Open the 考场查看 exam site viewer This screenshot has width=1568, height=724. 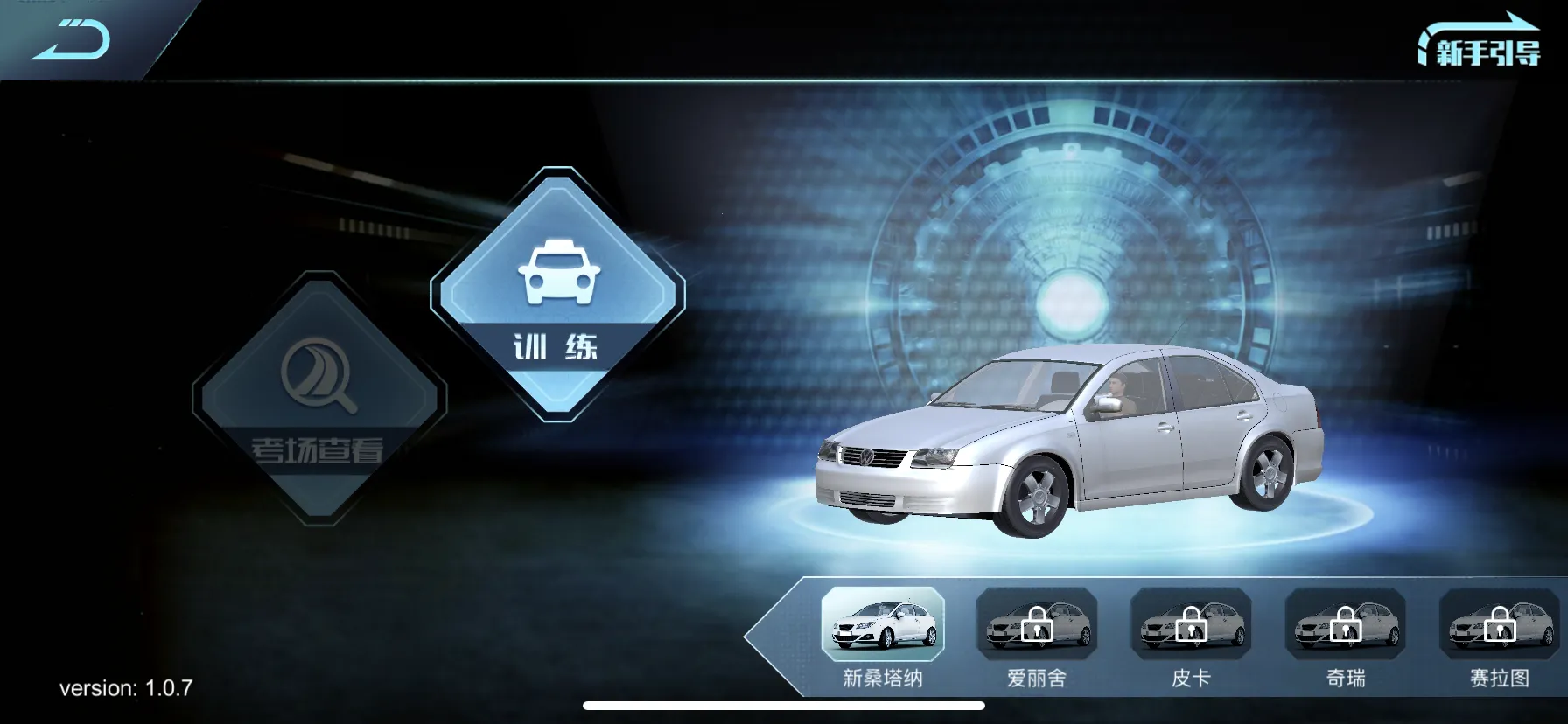click(x=319, y=400)
